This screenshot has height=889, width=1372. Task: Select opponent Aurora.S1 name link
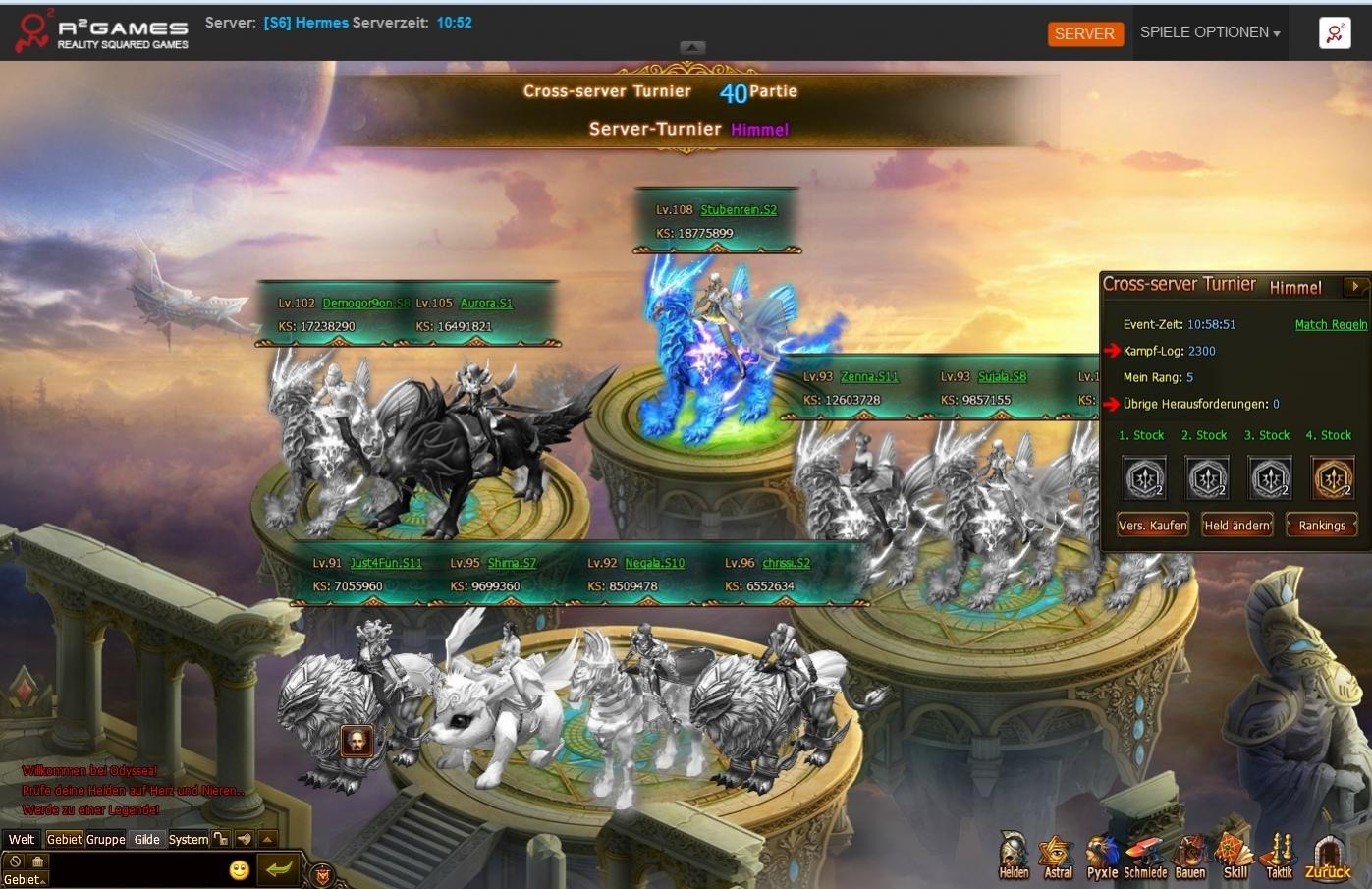[486, 304]
